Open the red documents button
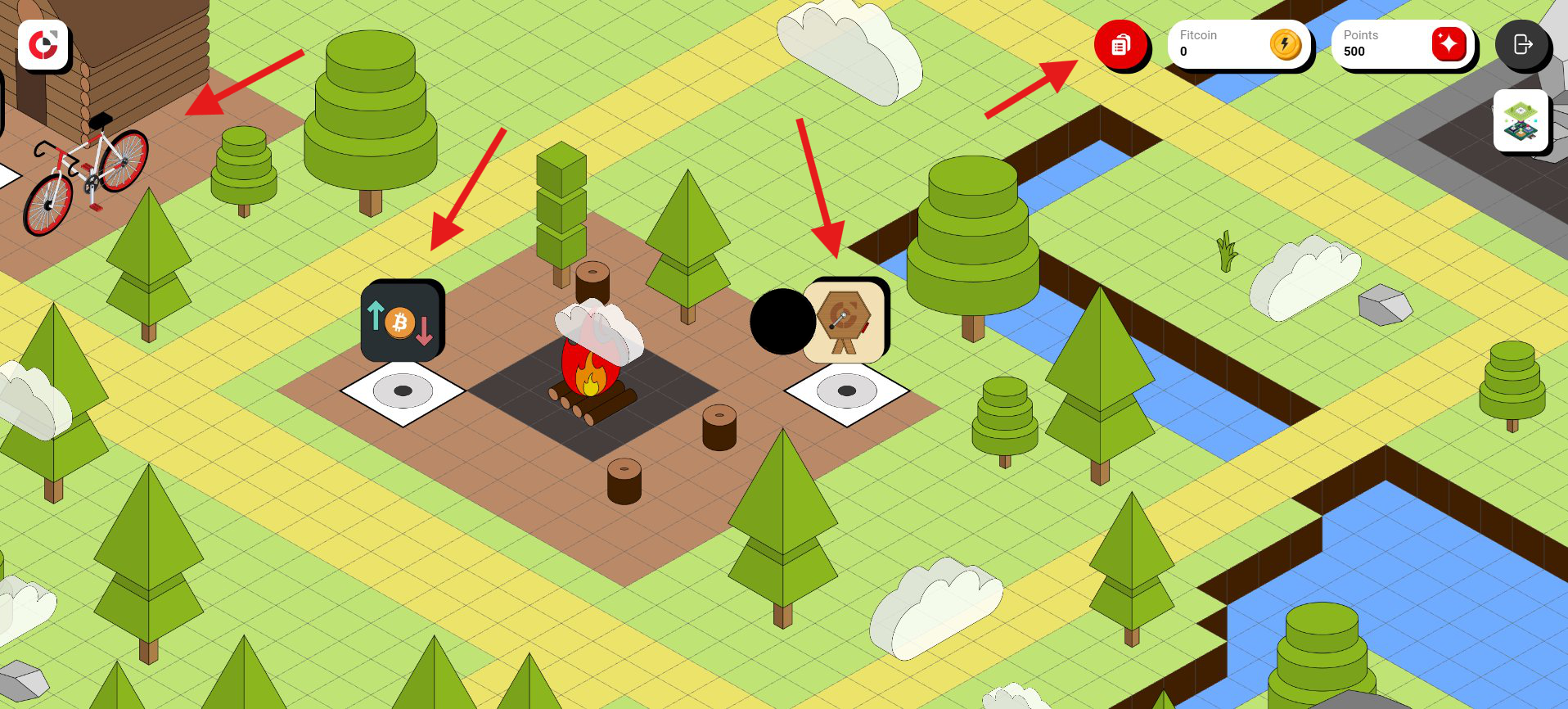The image size is (1568, 709). (x=1120, y=44)
